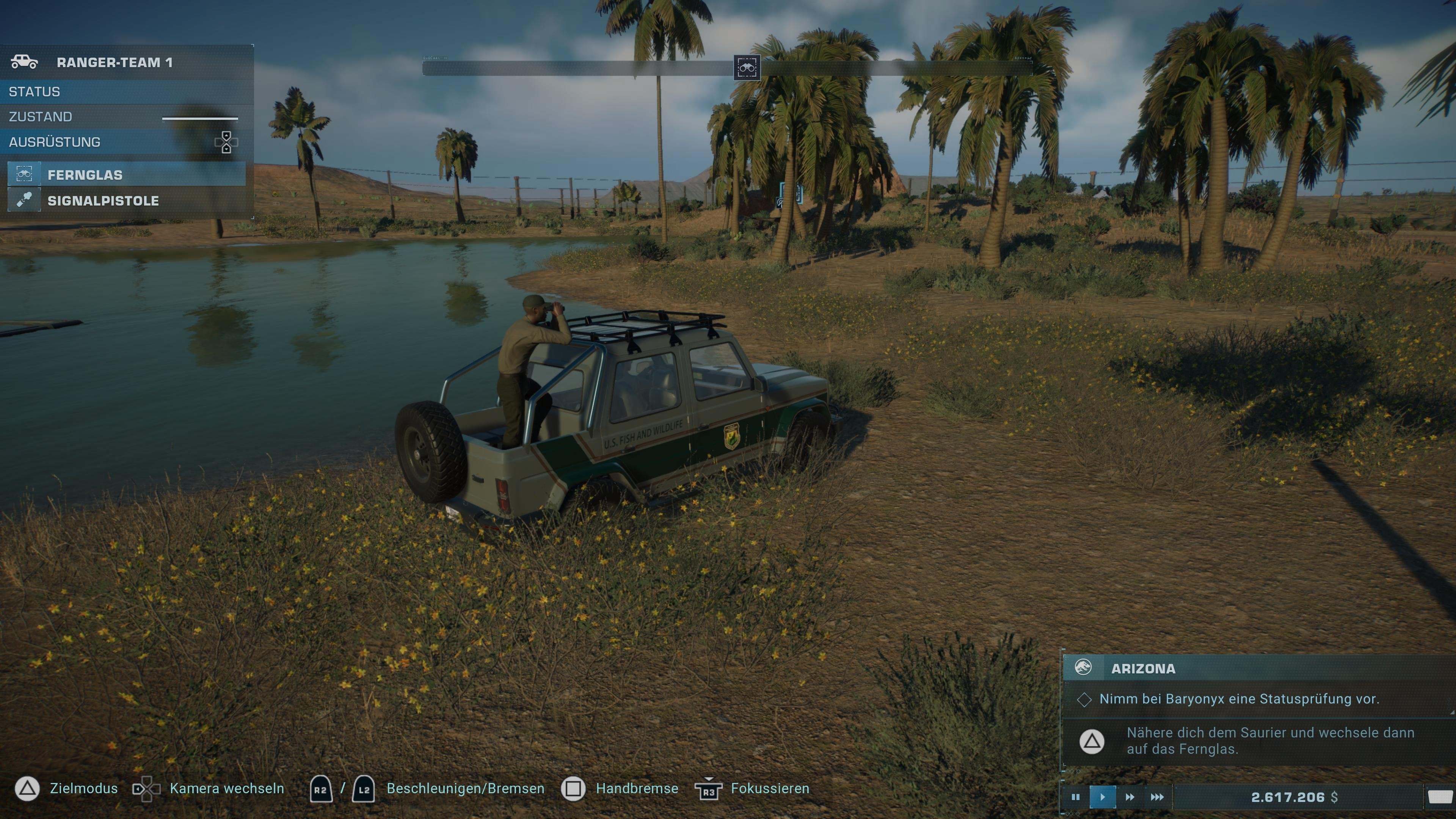The image size is (1456, 819).
Task: Select the Status tab of Ranger-Team 1
Action: click(34, 91)
